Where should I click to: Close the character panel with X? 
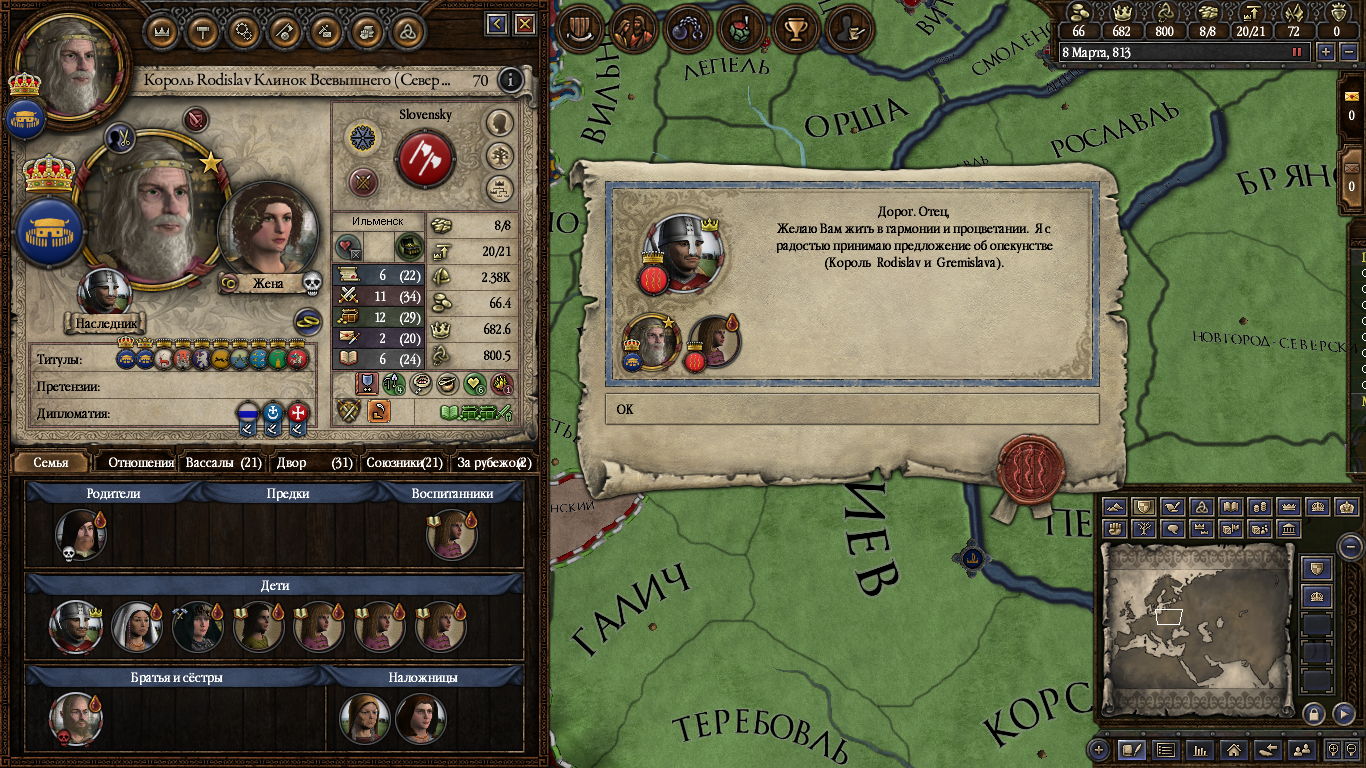tap(524, 24)
